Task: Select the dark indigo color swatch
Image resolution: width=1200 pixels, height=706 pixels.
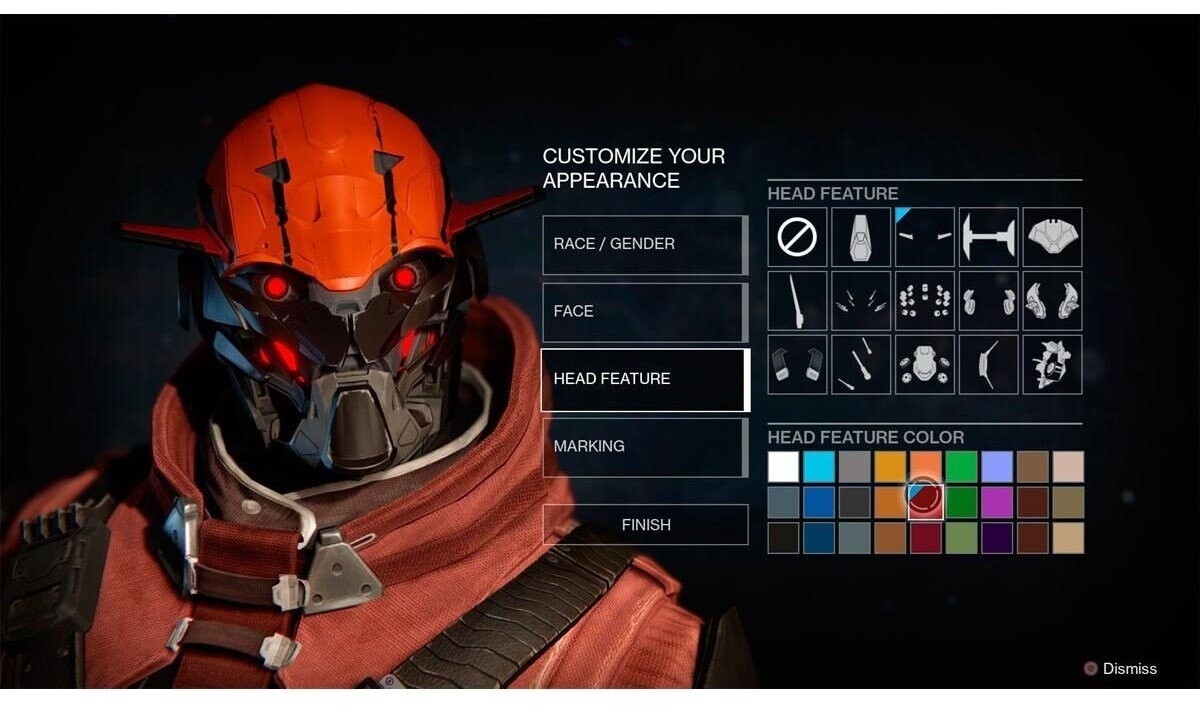Action: click(x=996, y=538)
